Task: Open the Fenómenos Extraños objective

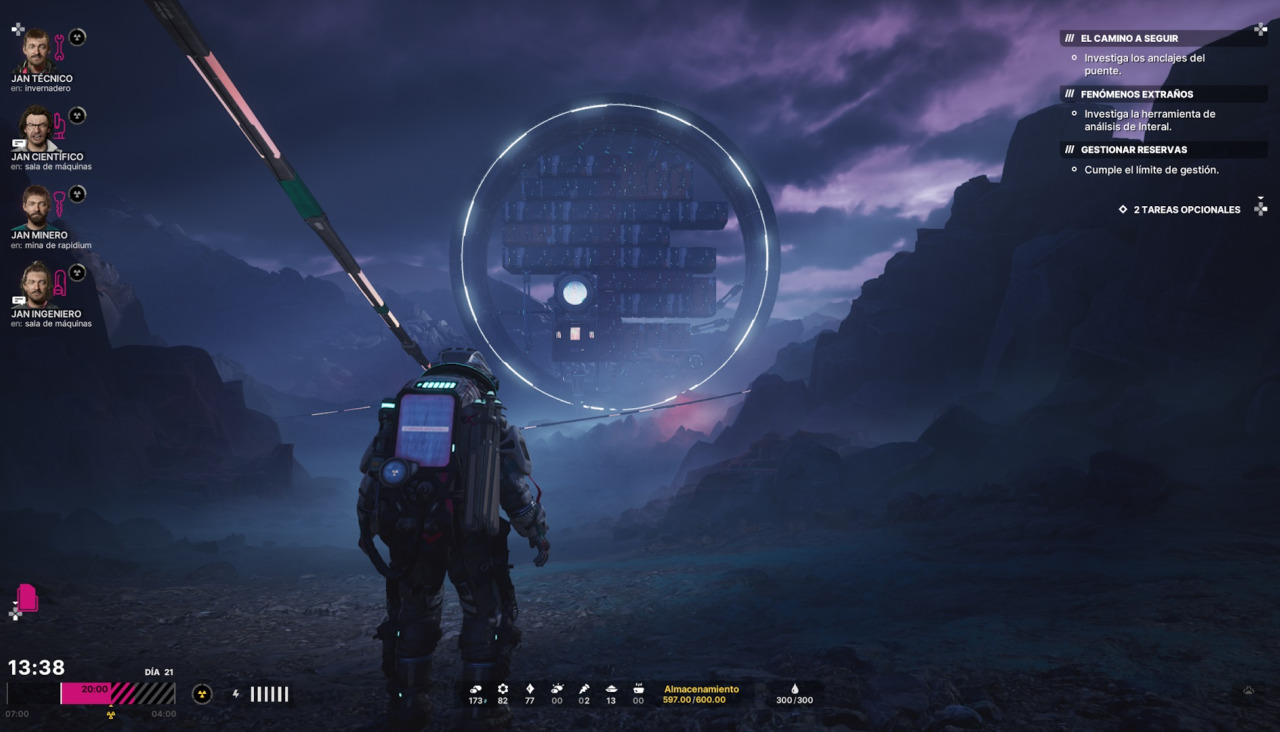Action: (x=1136, y=94)
